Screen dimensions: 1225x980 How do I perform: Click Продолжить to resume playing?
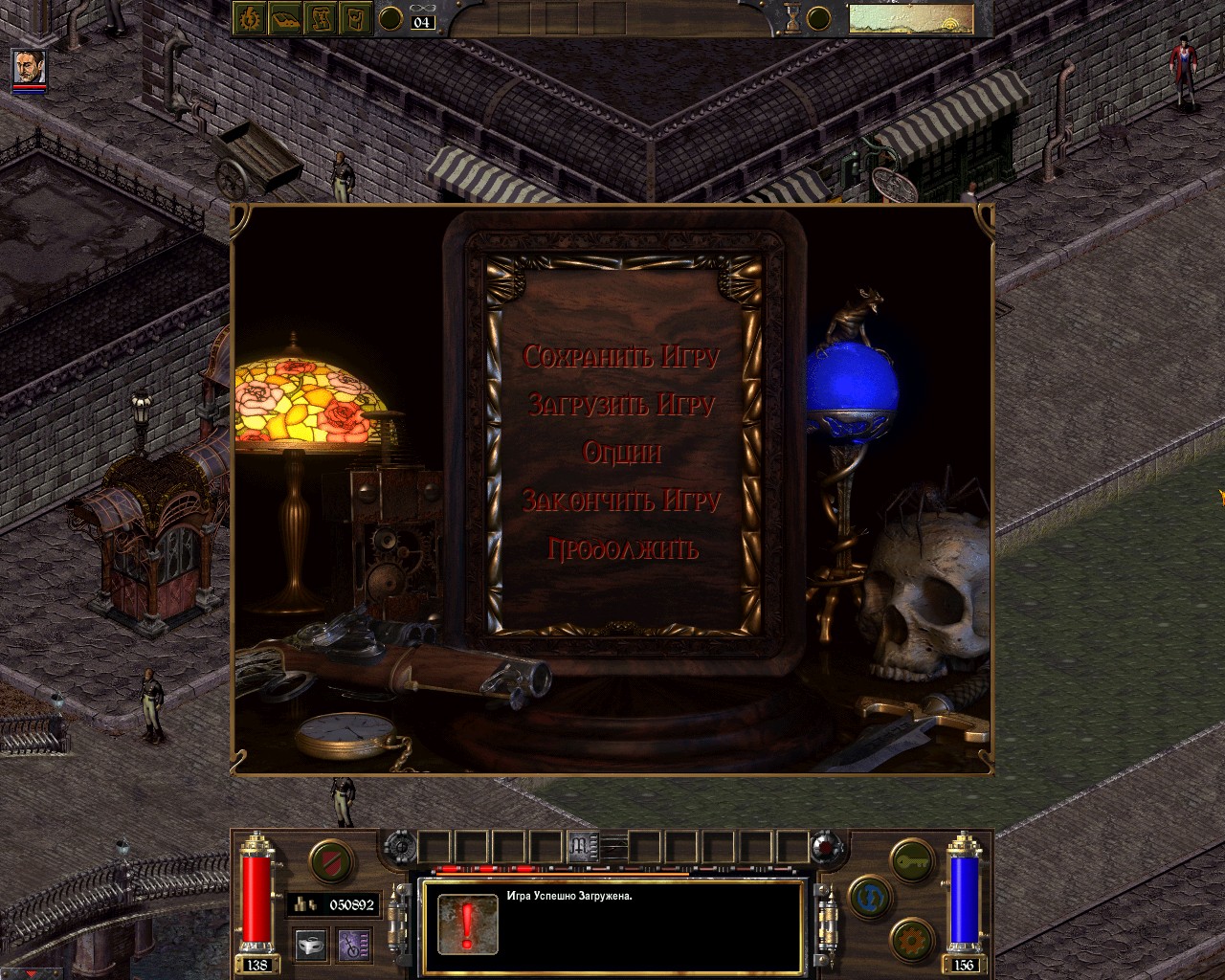tap(622, 549)
